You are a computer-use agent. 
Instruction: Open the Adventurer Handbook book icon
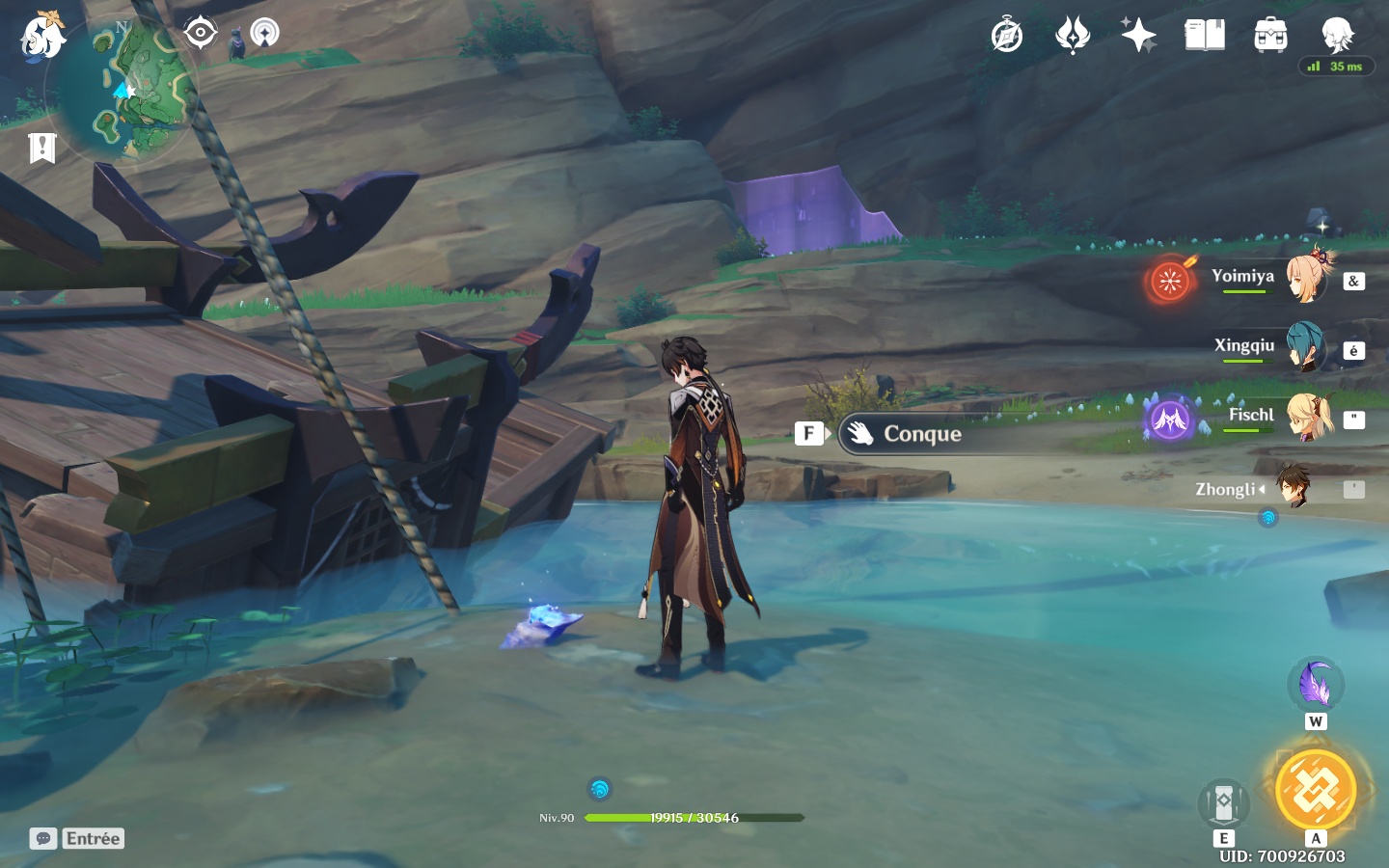pyautogui.click(x=1204, y=37)
